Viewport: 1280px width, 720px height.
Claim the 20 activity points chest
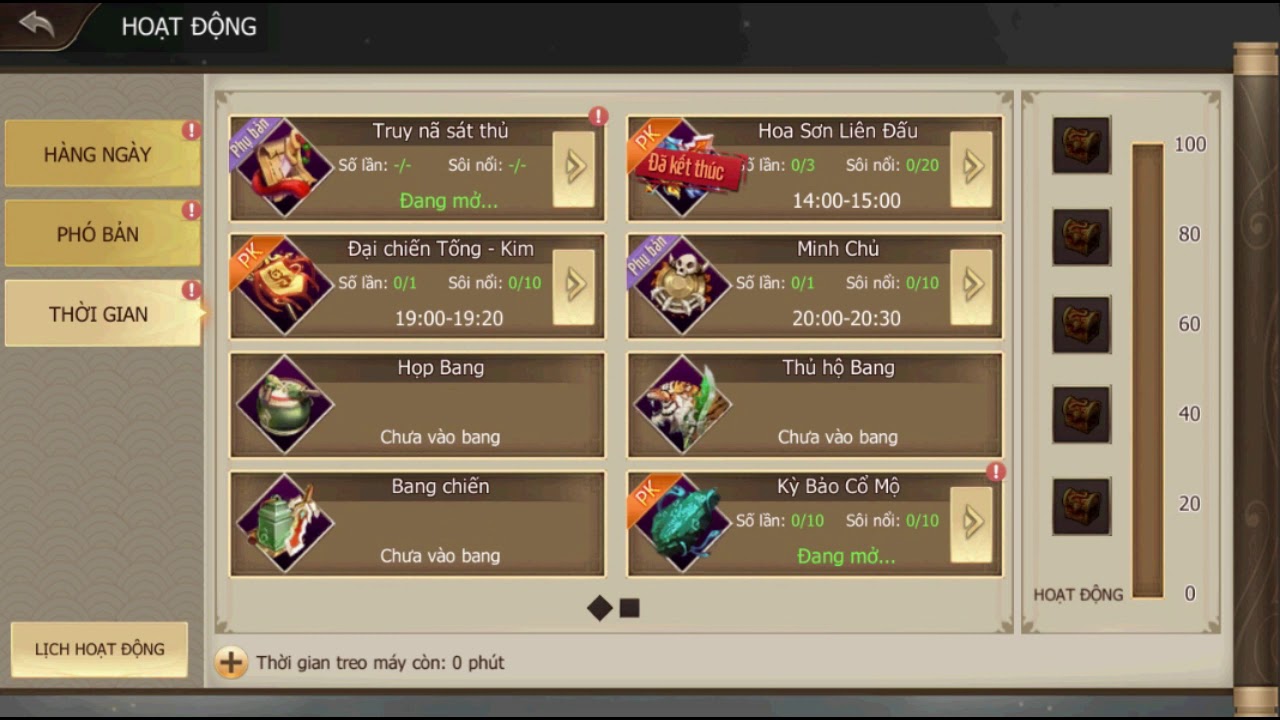click(x=1081, y=506)
